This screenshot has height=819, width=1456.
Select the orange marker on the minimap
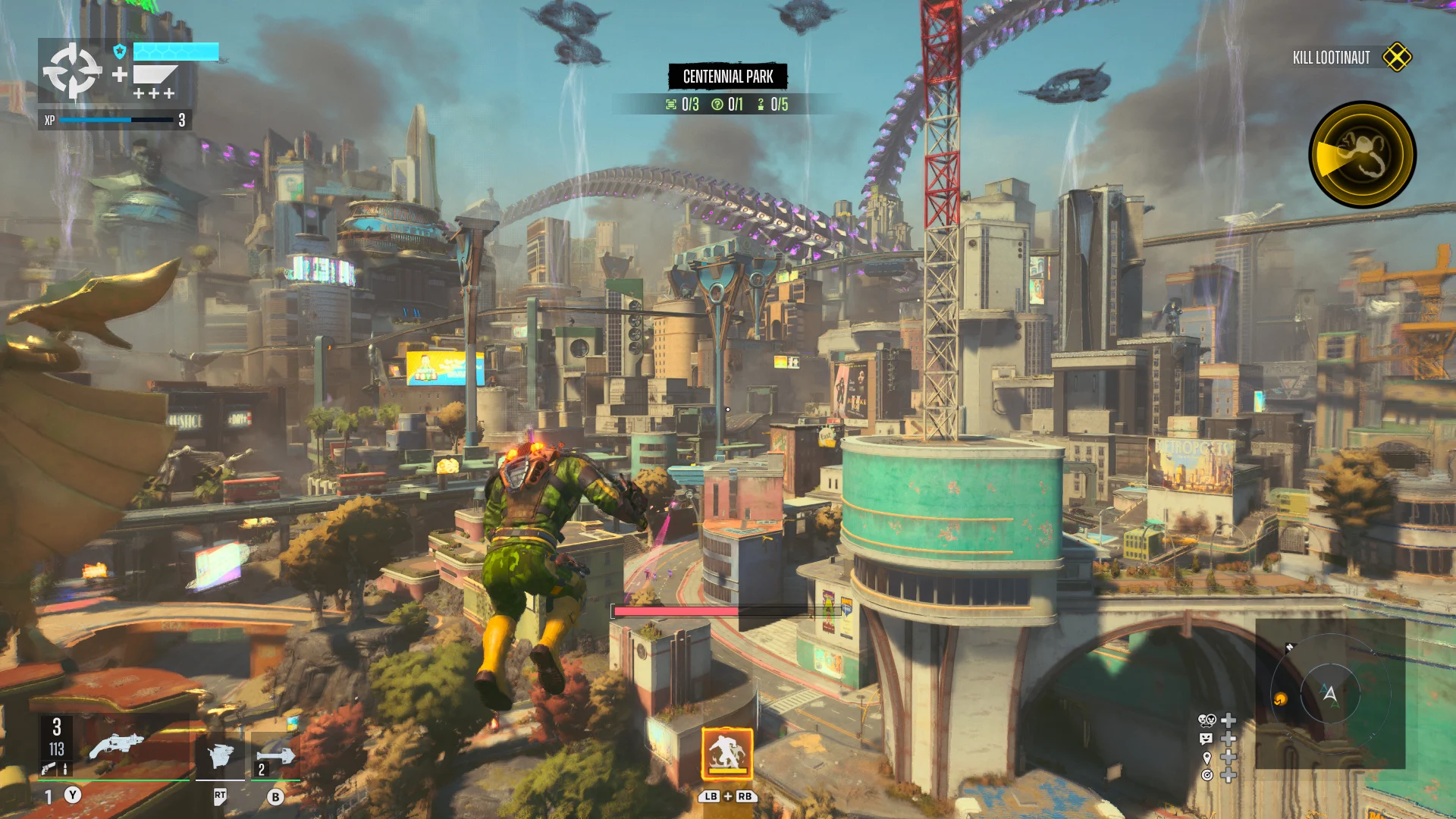click(x=1281, y=699)
